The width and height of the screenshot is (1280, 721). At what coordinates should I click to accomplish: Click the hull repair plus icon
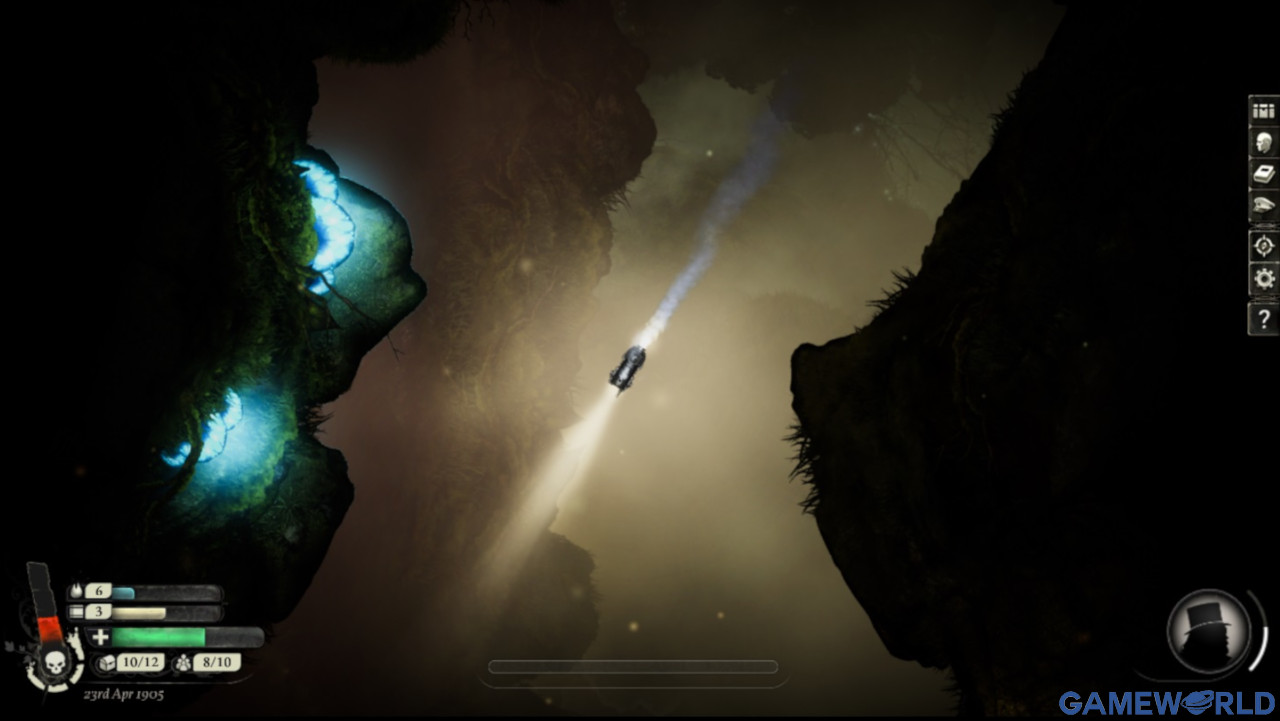pos(102,637)
